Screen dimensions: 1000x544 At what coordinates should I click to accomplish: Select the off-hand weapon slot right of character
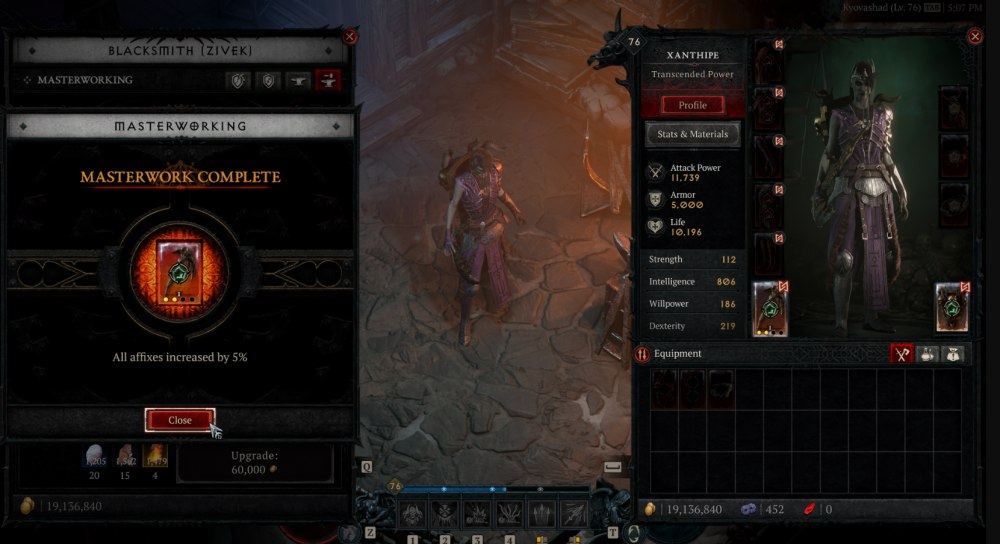954,308
